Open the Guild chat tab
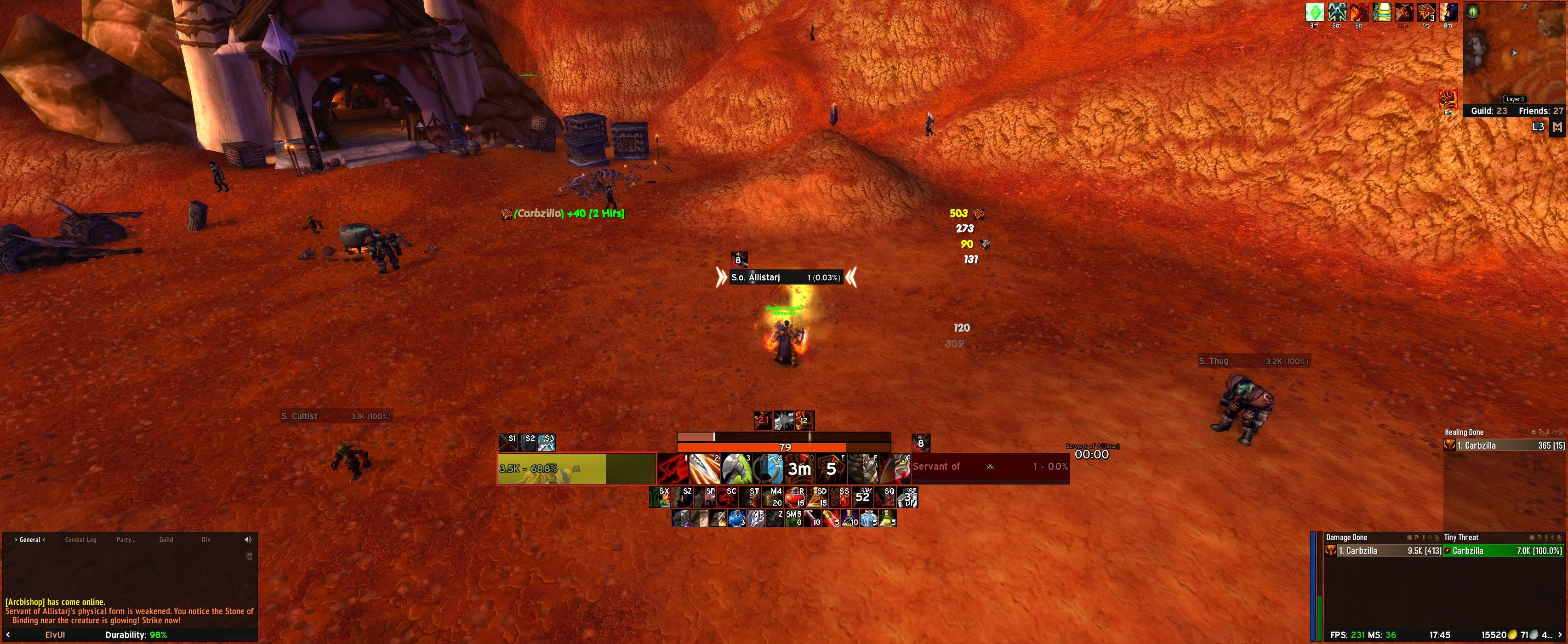Screen dimensions: 1568x644 tap(165, 540)
